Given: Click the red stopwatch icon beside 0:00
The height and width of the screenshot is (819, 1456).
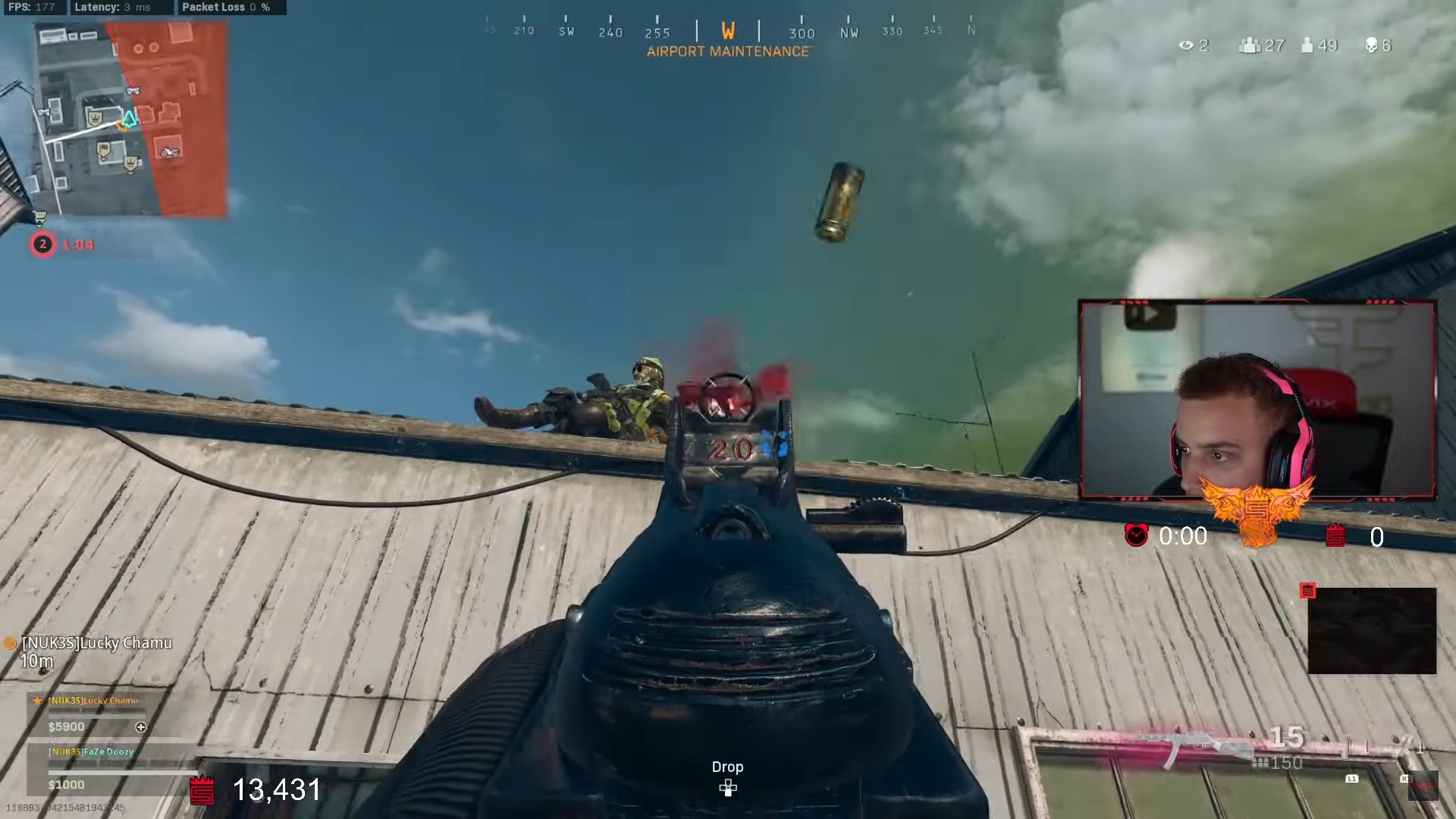Looking at the screenshot, I should 1135,535.
